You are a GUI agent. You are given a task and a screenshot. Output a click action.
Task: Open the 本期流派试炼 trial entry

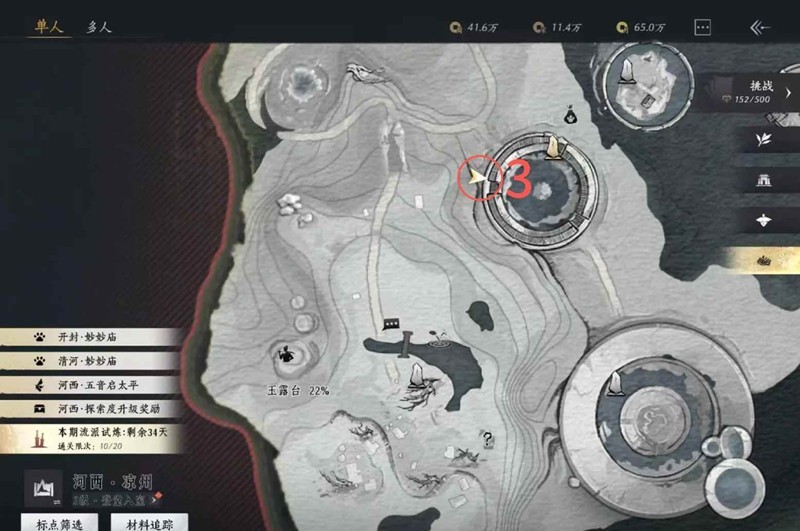tap(92, 438)
